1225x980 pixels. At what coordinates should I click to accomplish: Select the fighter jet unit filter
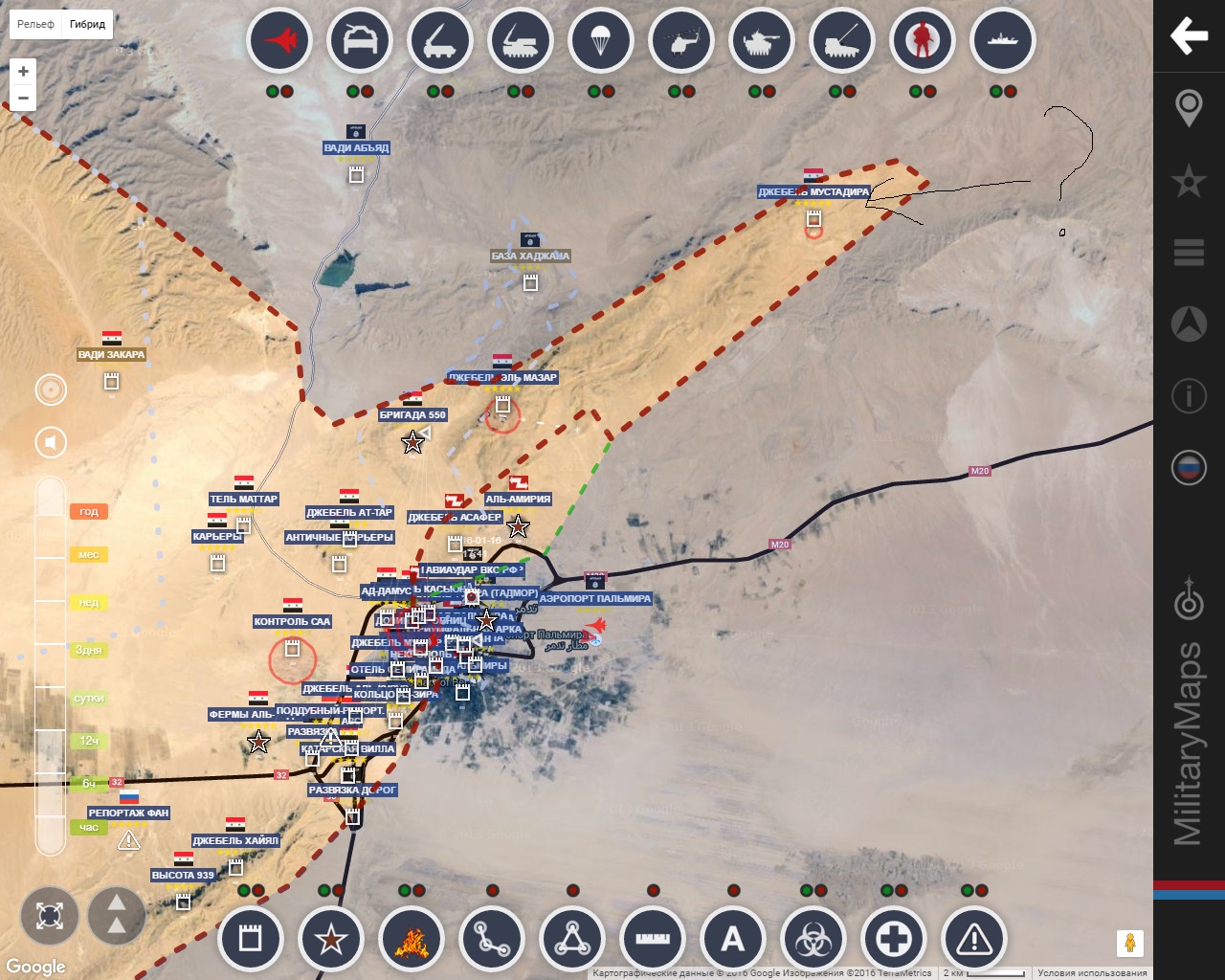click(279, 41)
